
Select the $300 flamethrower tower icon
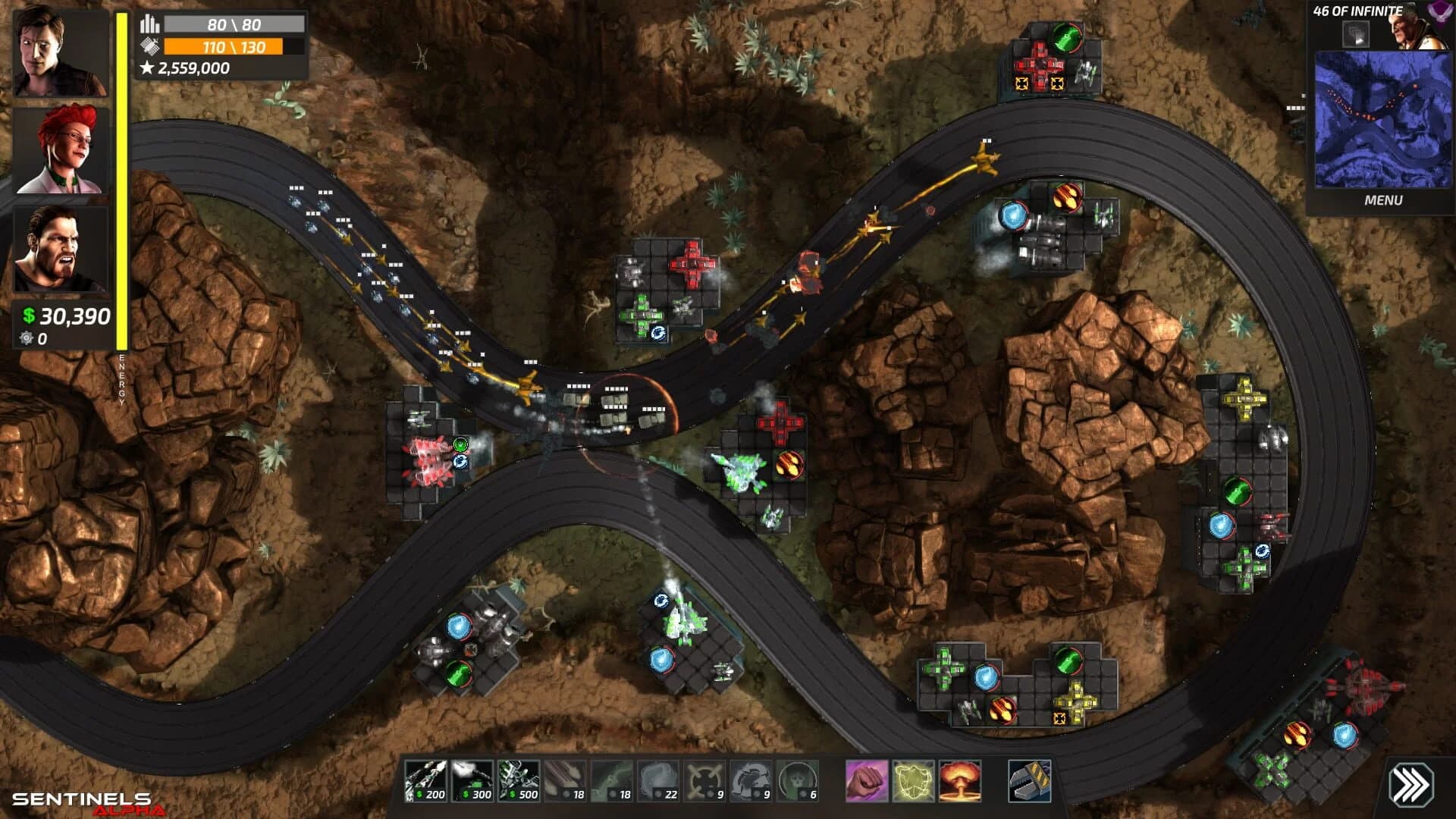[471, 783]
